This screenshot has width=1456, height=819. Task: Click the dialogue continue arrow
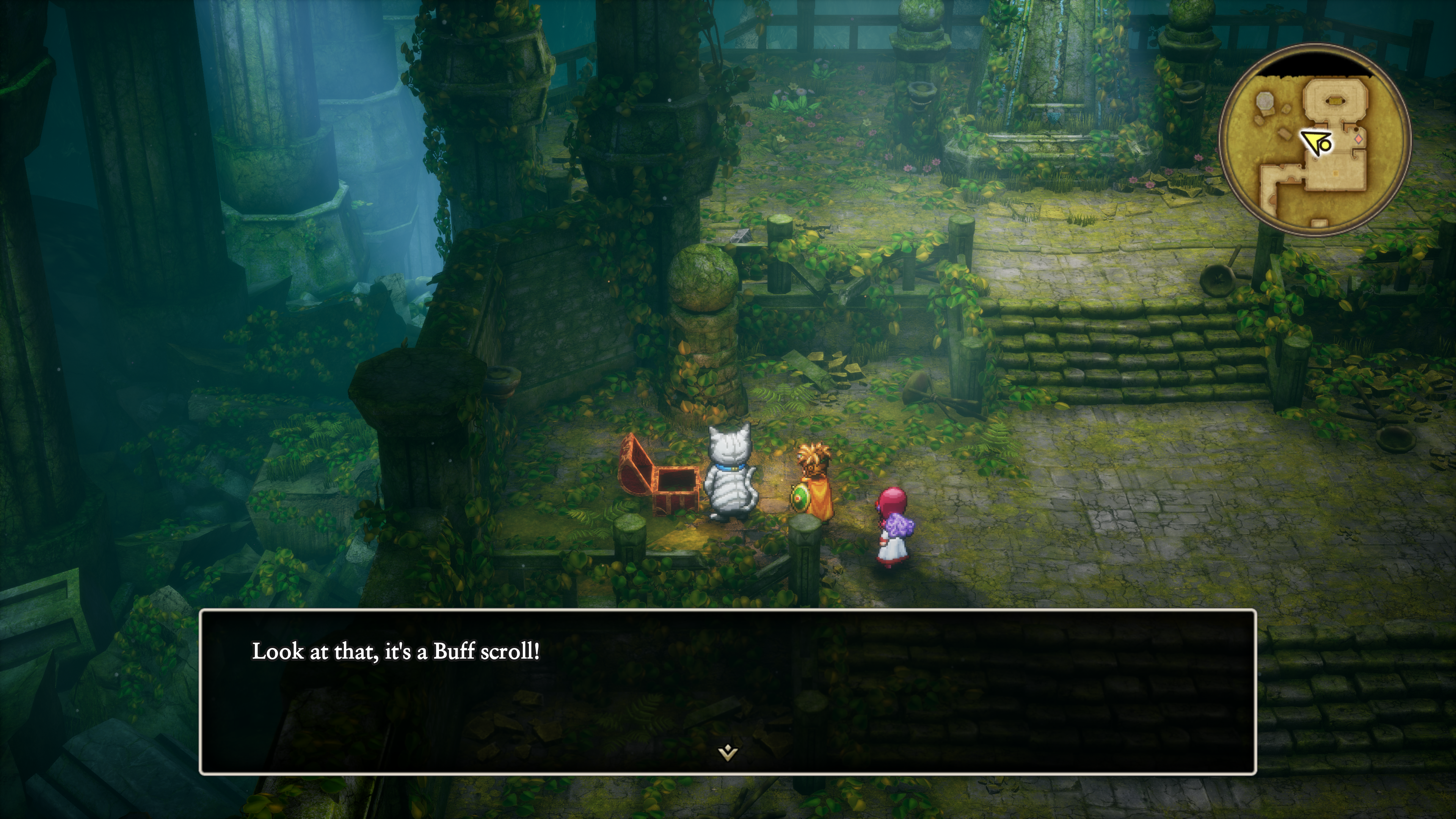point(728,752)
